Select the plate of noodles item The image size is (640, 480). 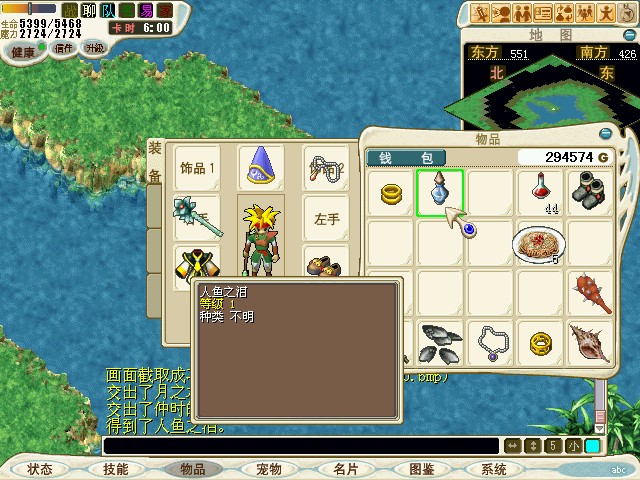(539, 242)
